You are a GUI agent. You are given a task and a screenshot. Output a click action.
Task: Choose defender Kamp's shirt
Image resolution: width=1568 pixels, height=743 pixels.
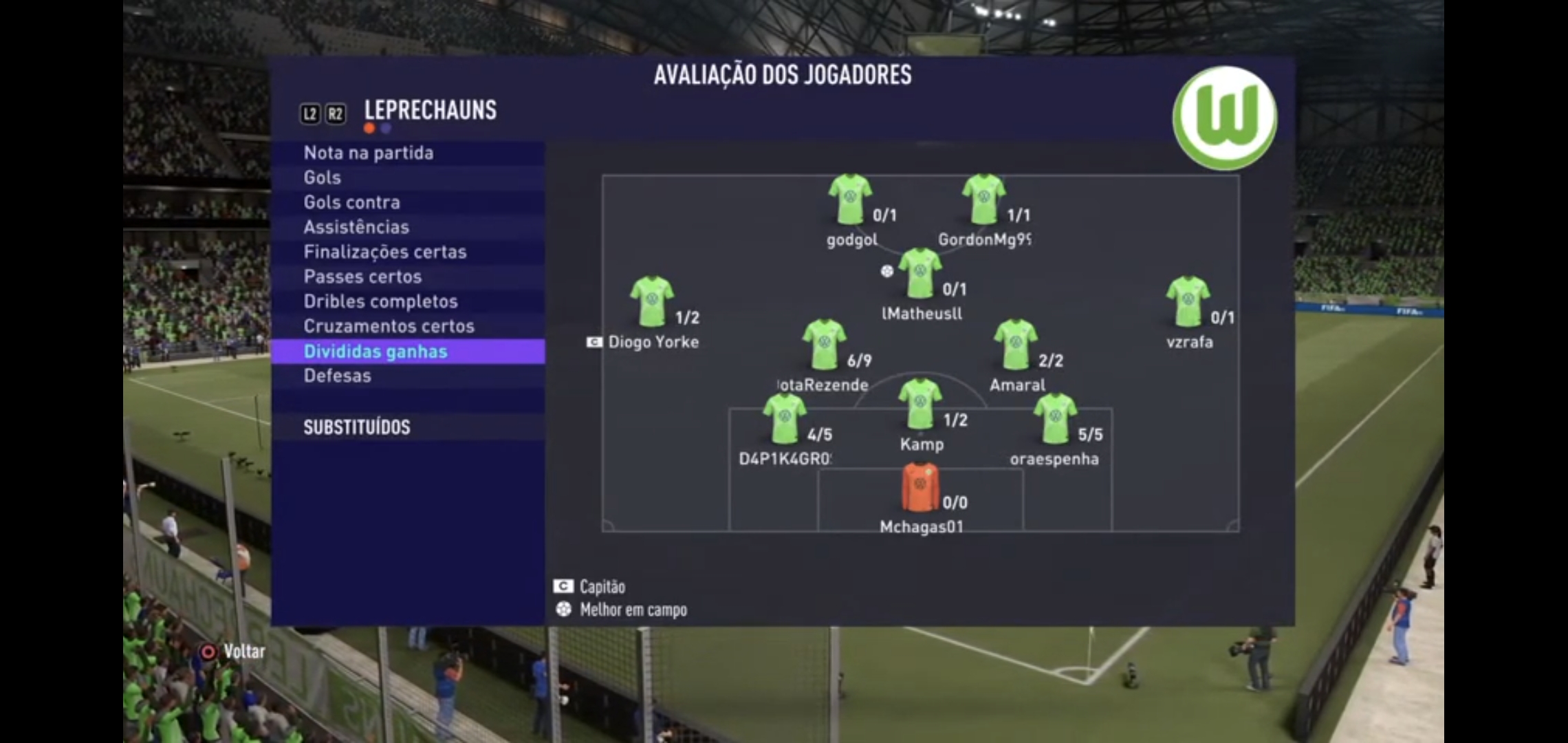pyautogui.click(x=919, y=404)
